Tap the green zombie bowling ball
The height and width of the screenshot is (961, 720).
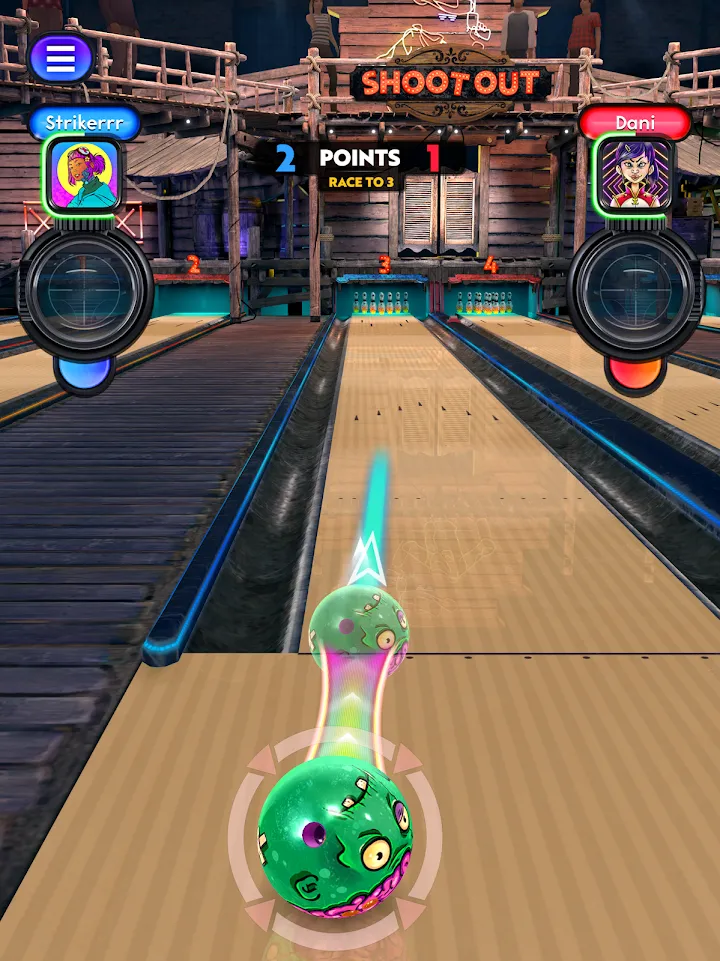pyautogui.click(x=335, y=836)
